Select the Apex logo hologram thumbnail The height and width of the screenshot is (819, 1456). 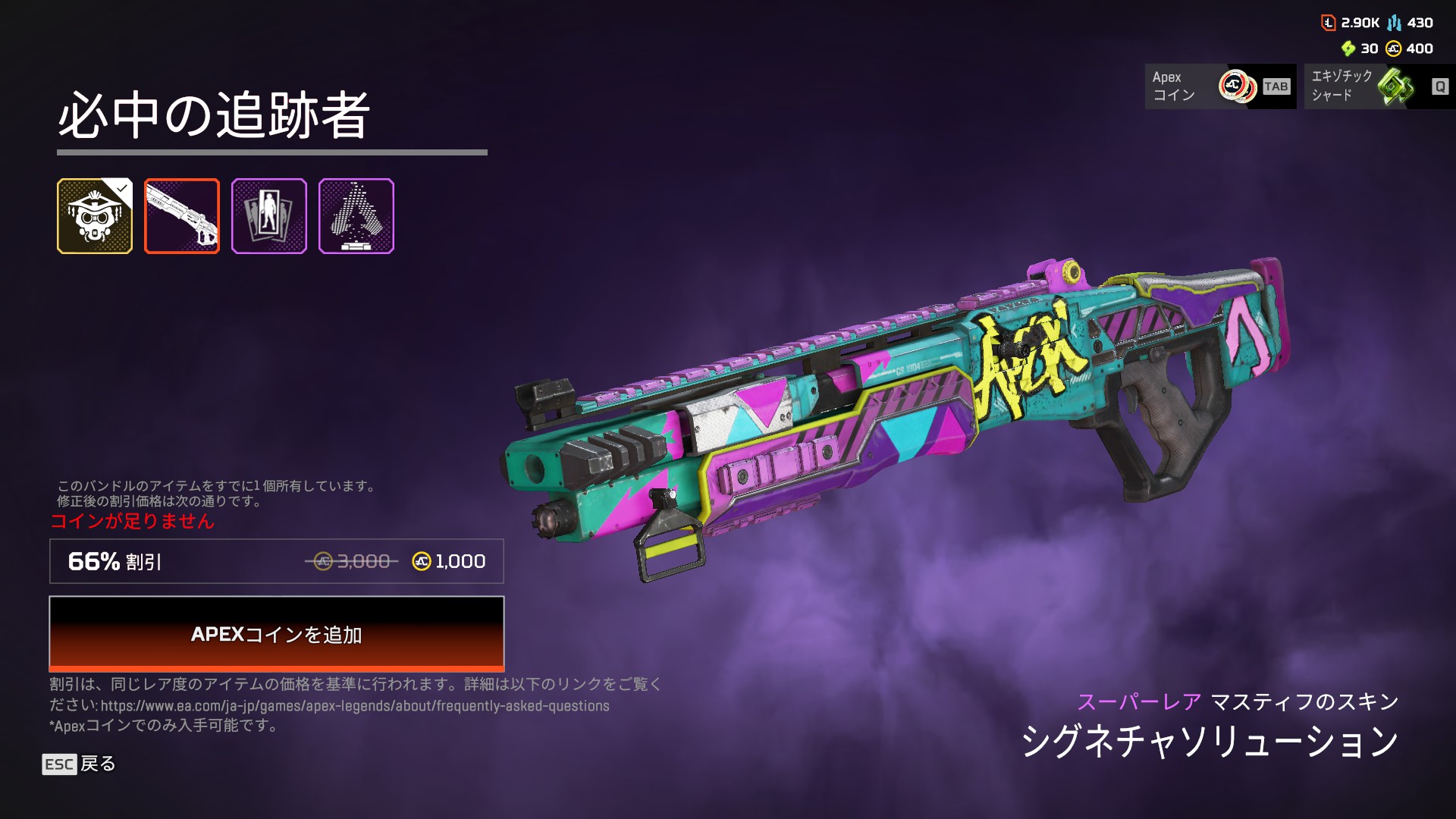(356, 216)
